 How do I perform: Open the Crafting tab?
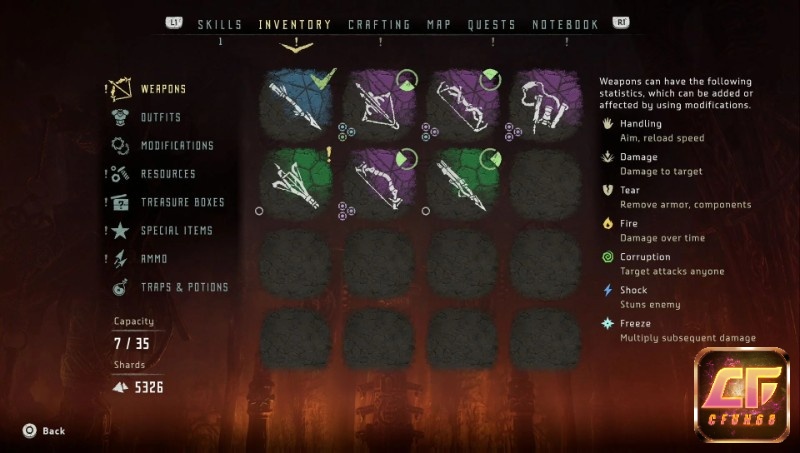point(379,25)
